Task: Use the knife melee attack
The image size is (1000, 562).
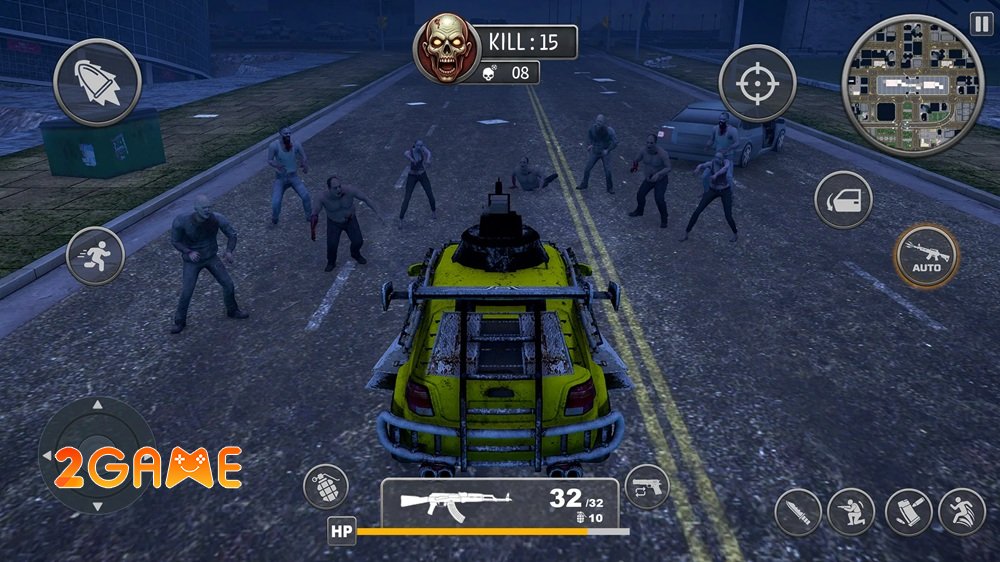Action: 797,512
